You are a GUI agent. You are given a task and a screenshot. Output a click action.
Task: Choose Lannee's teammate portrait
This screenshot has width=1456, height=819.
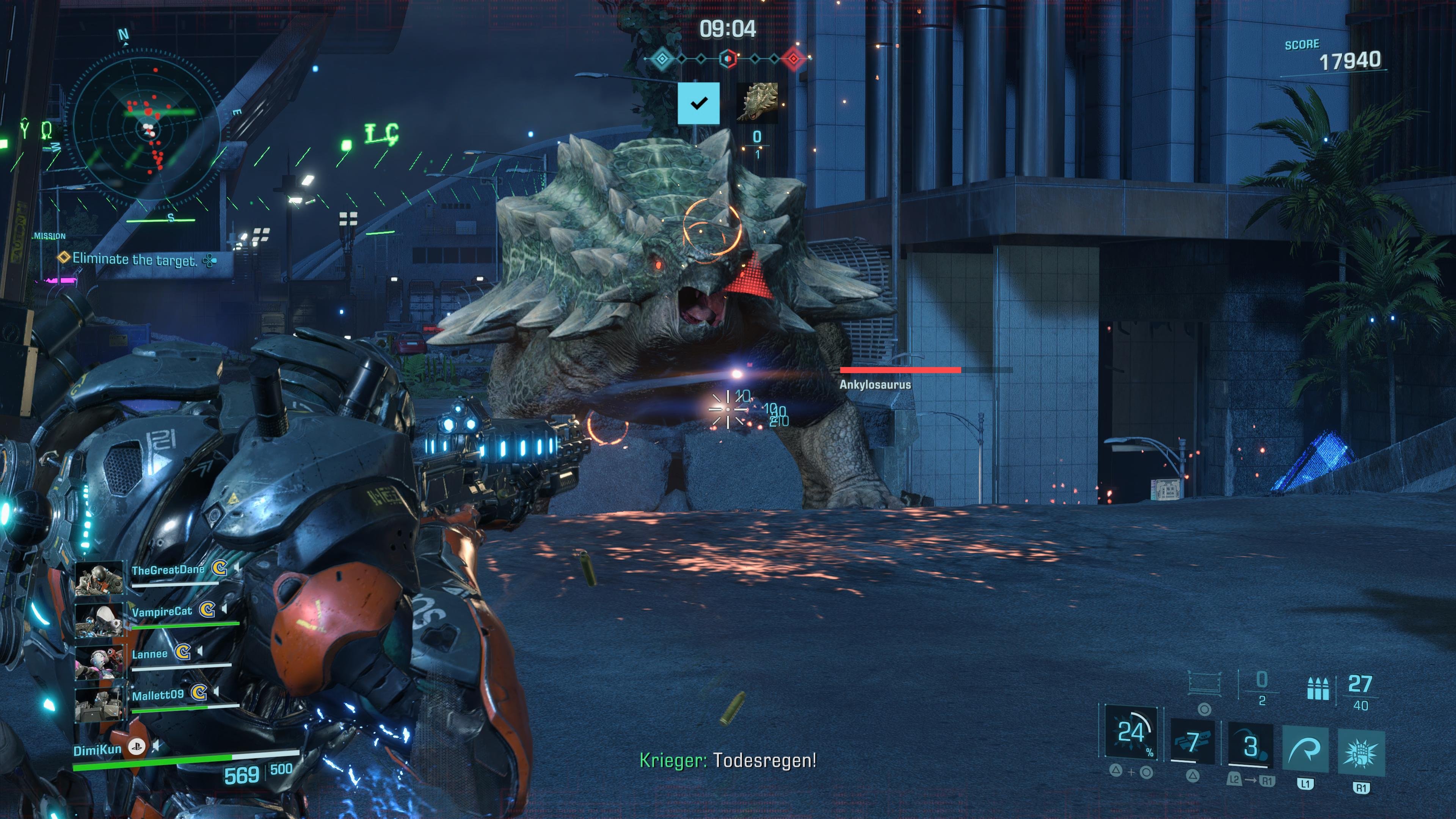[x=99, y=662]
